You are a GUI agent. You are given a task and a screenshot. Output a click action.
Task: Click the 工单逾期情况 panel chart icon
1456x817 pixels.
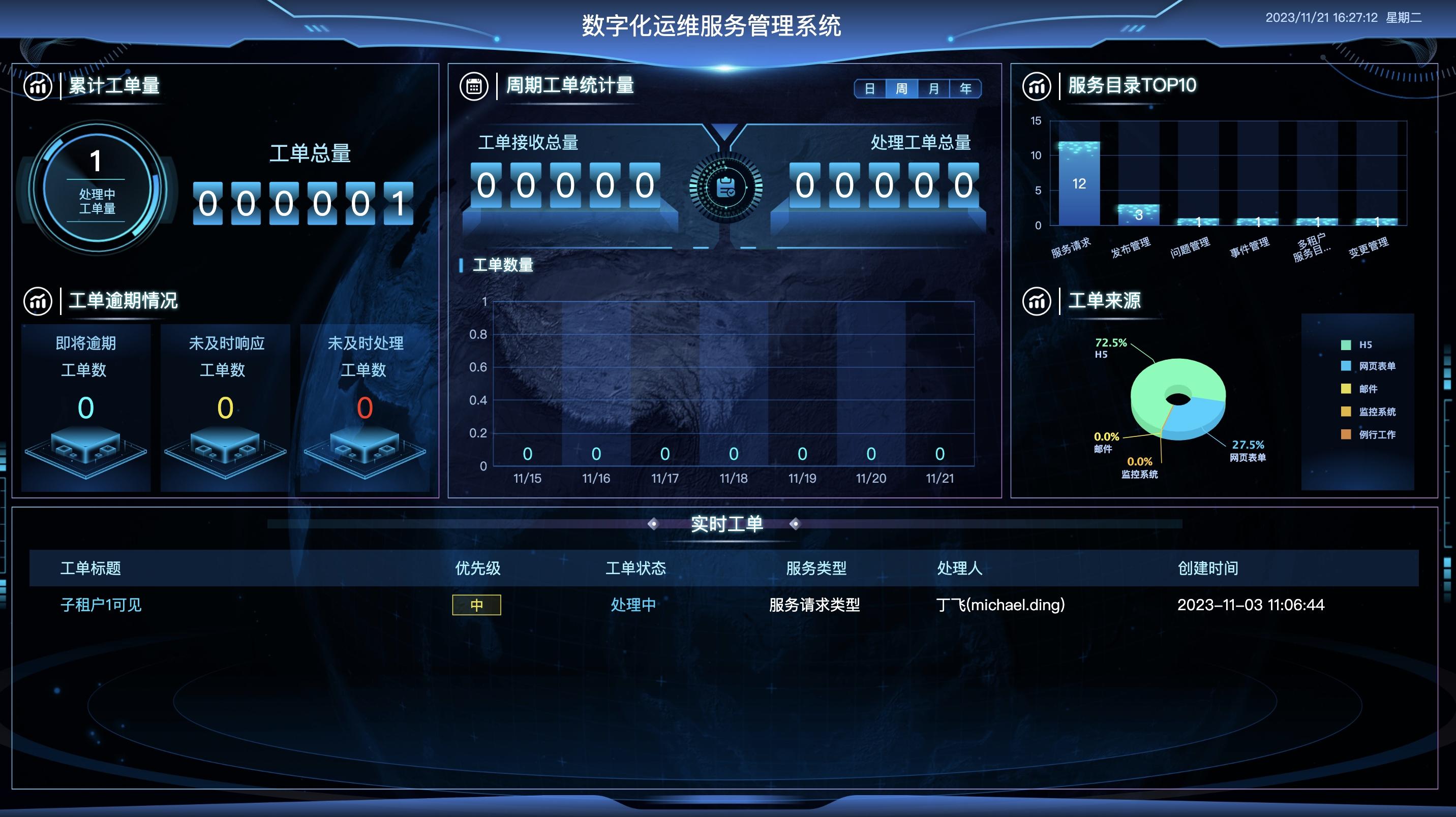[x=38, y=301]
